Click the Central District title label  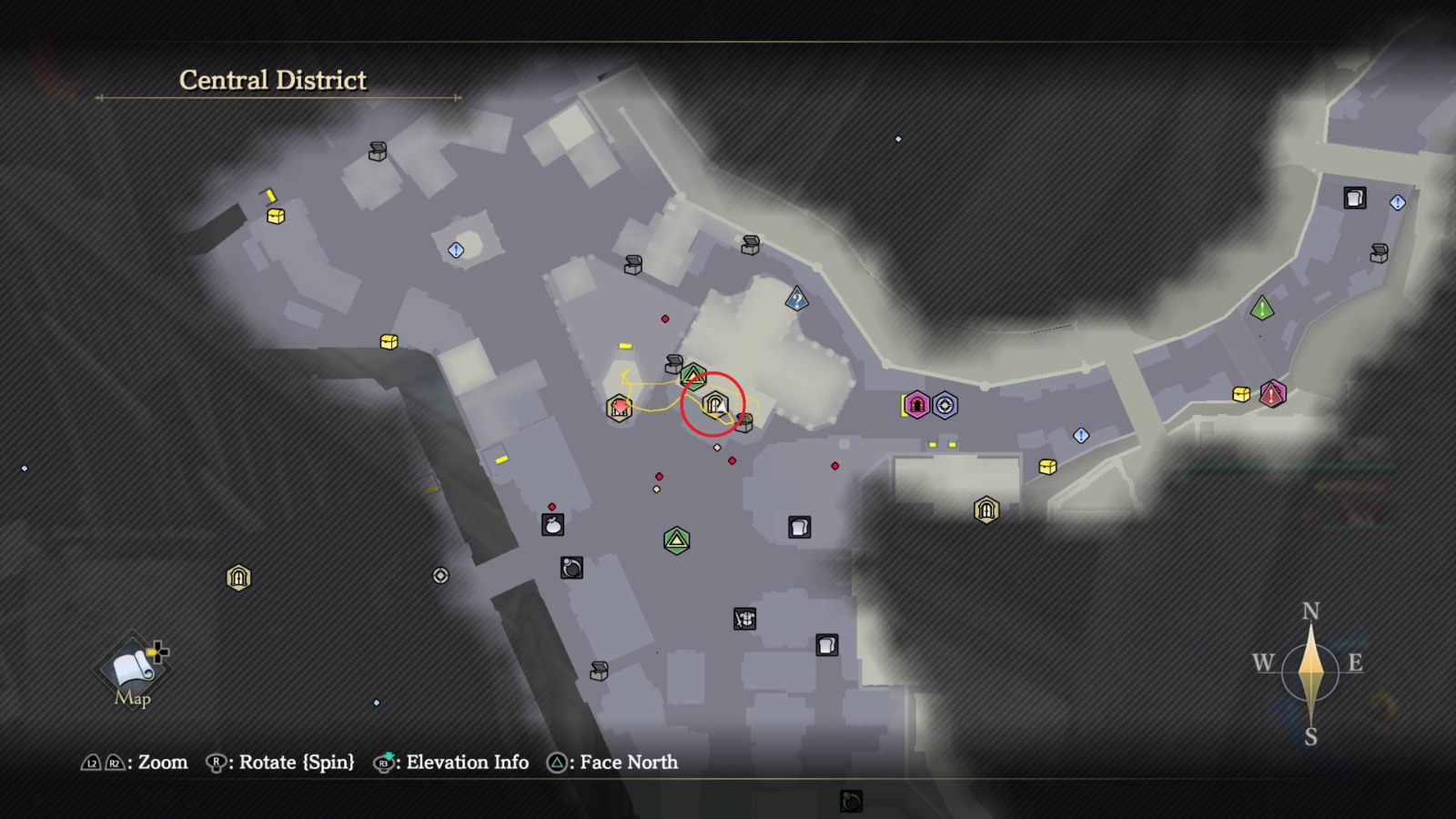click(271, 80)
